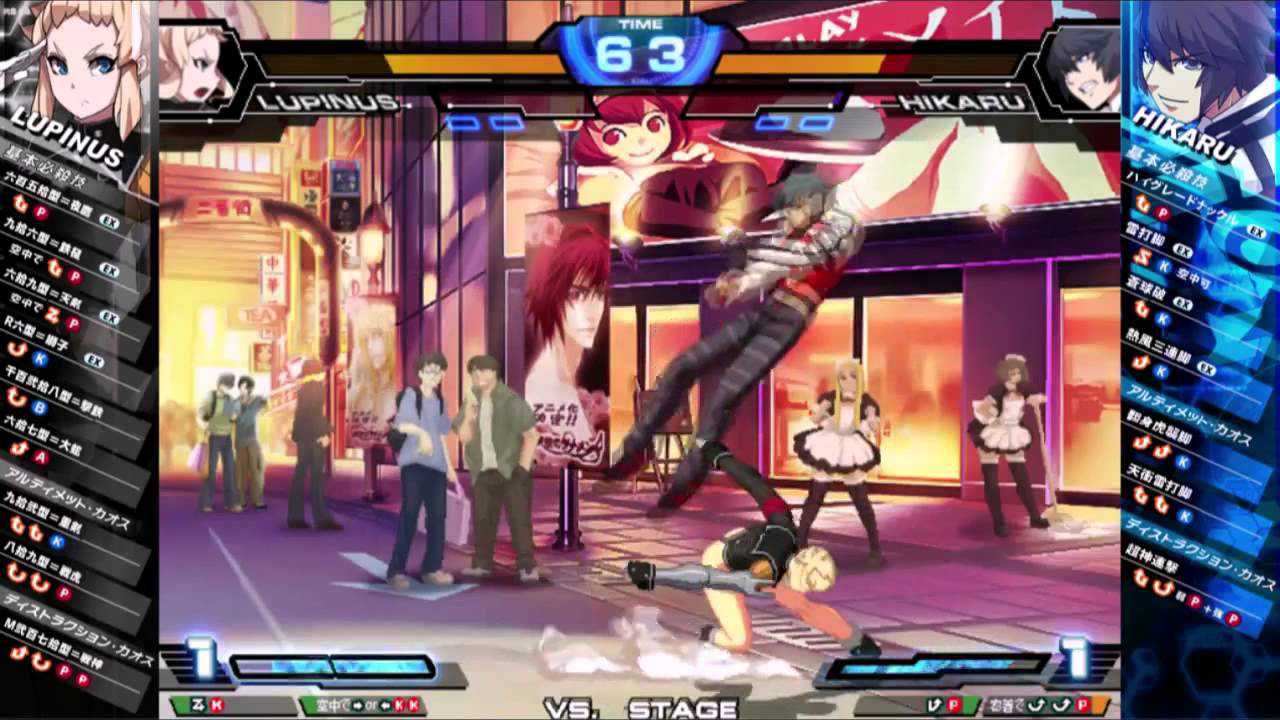Click Lupinus's small portrait beside the health bar
This screenshot has width=1280, height=720.
tap(195, 62)
